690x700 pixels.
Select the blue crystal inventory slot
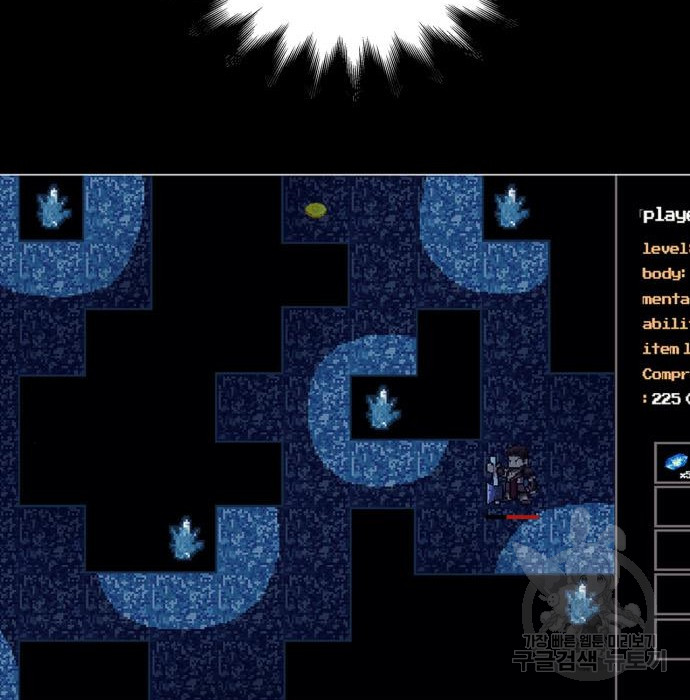click(675, 463)
